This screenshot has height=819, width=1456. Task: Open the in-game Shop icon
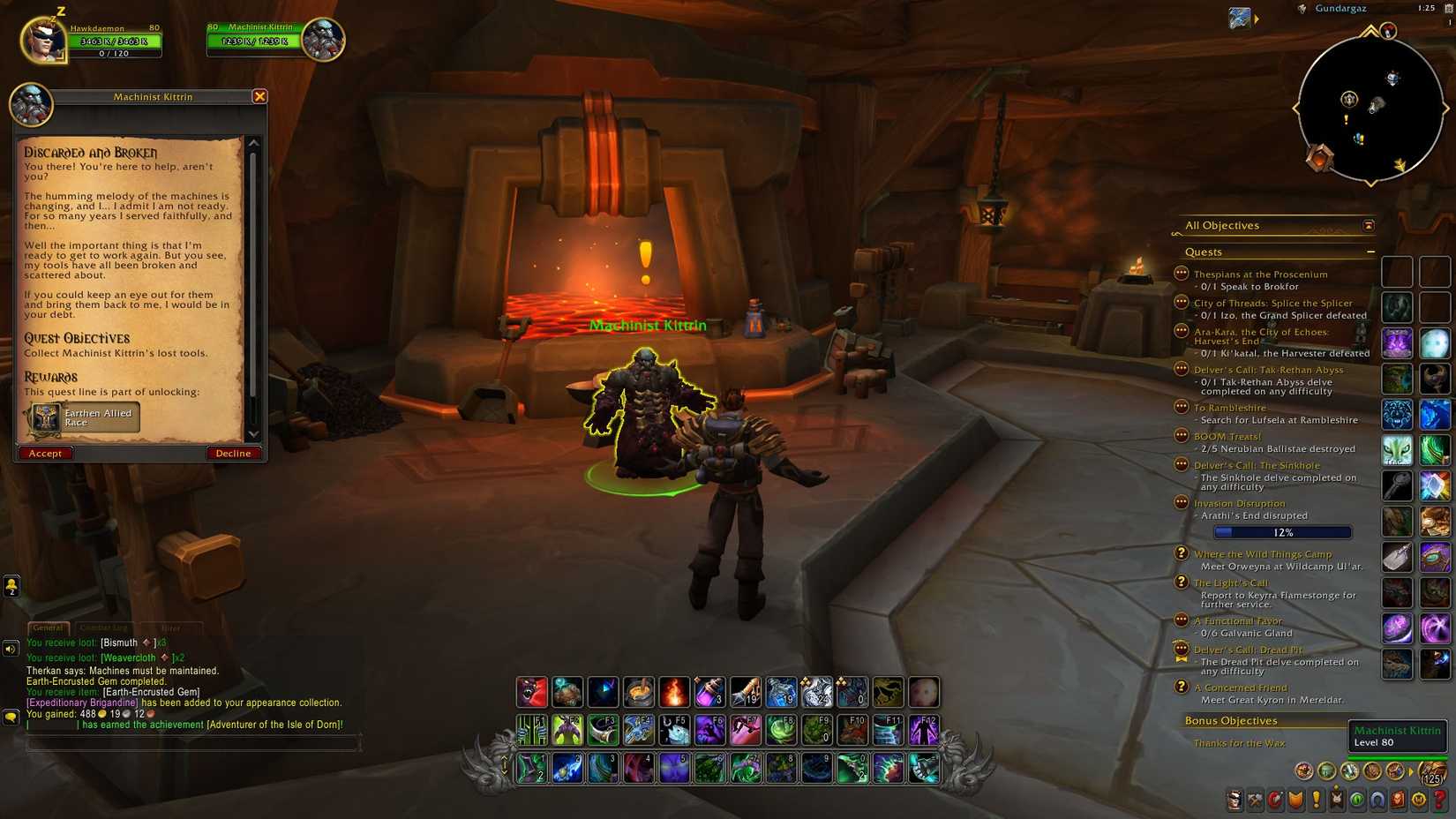click(1418, 800)
